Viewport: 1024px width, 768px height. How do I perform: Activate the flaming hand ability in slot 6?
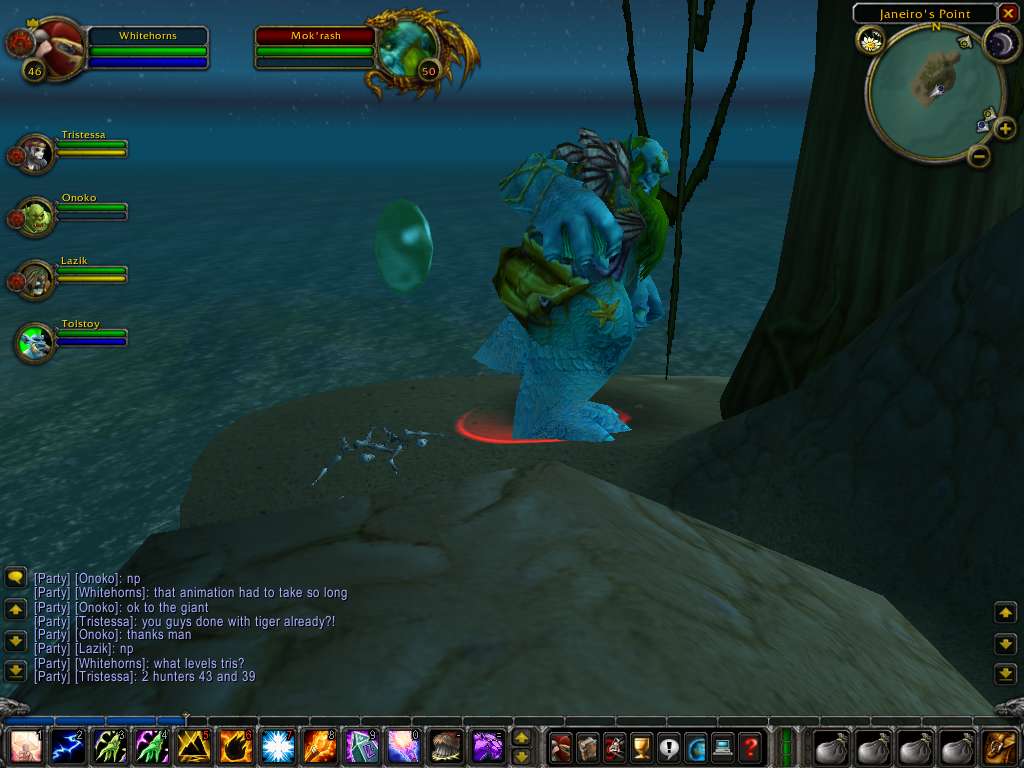pyautogui.click(x=235, y=747)
